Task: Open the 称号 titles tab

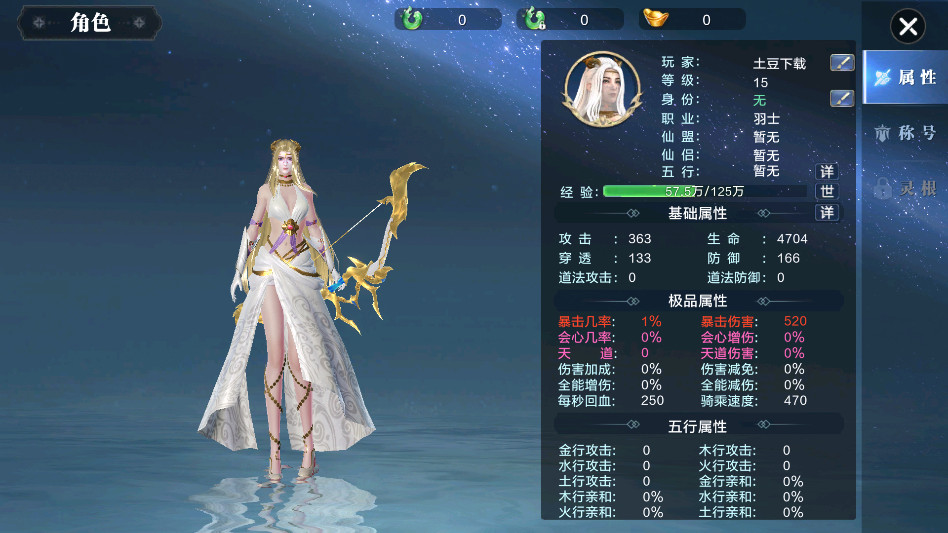Action: (x=905, y=133)
